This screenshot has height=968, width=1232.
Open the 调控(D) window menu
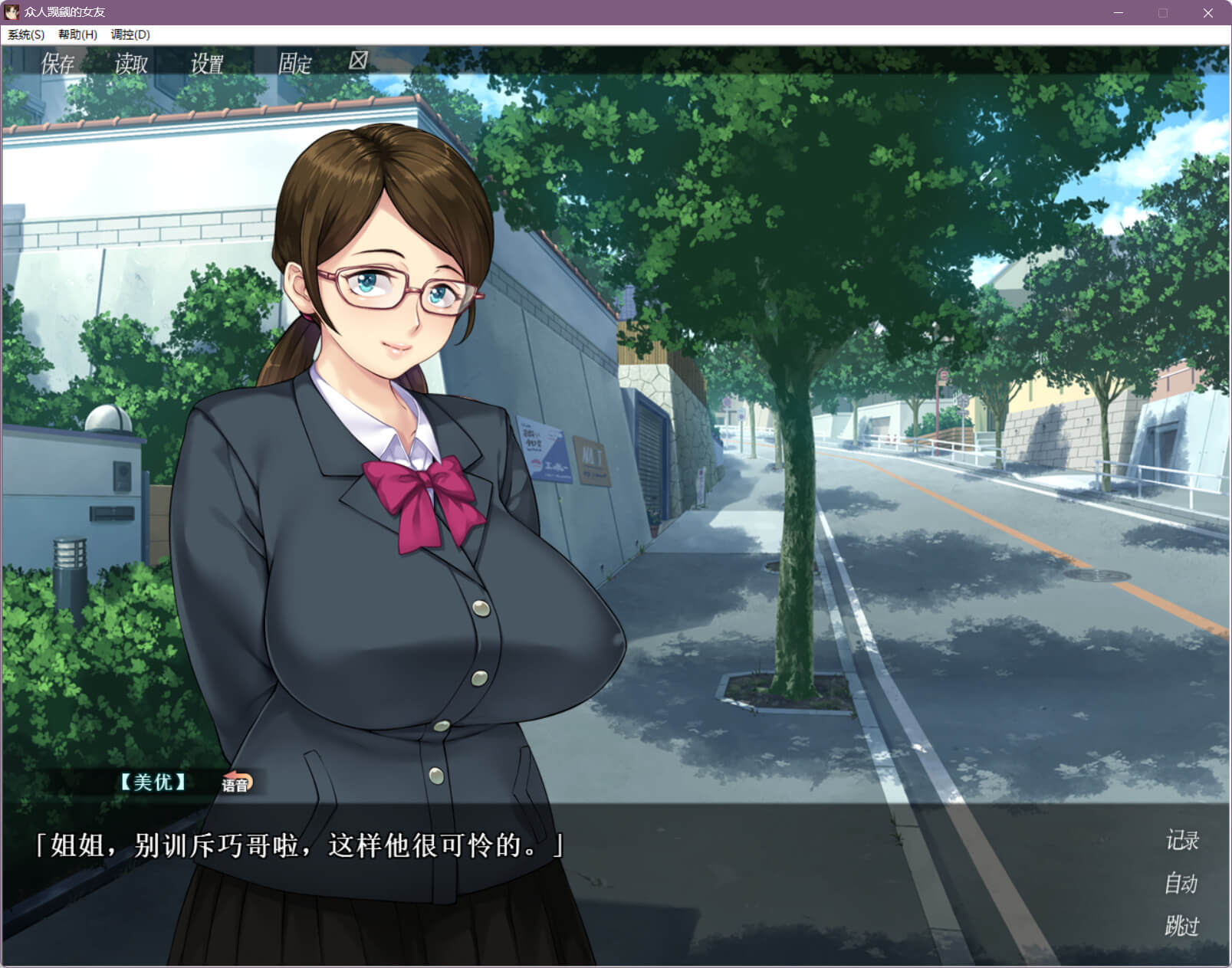coord(130,34)
